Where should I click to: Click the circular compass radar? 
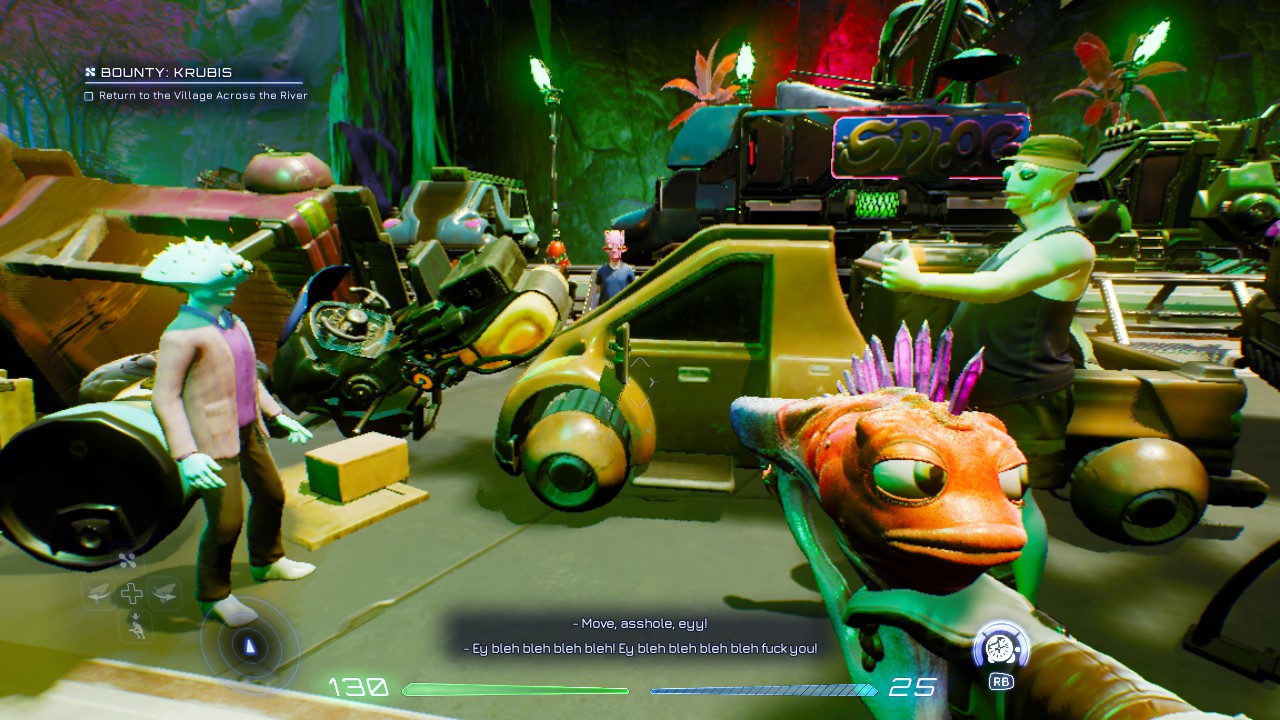[x=250, y=645]
